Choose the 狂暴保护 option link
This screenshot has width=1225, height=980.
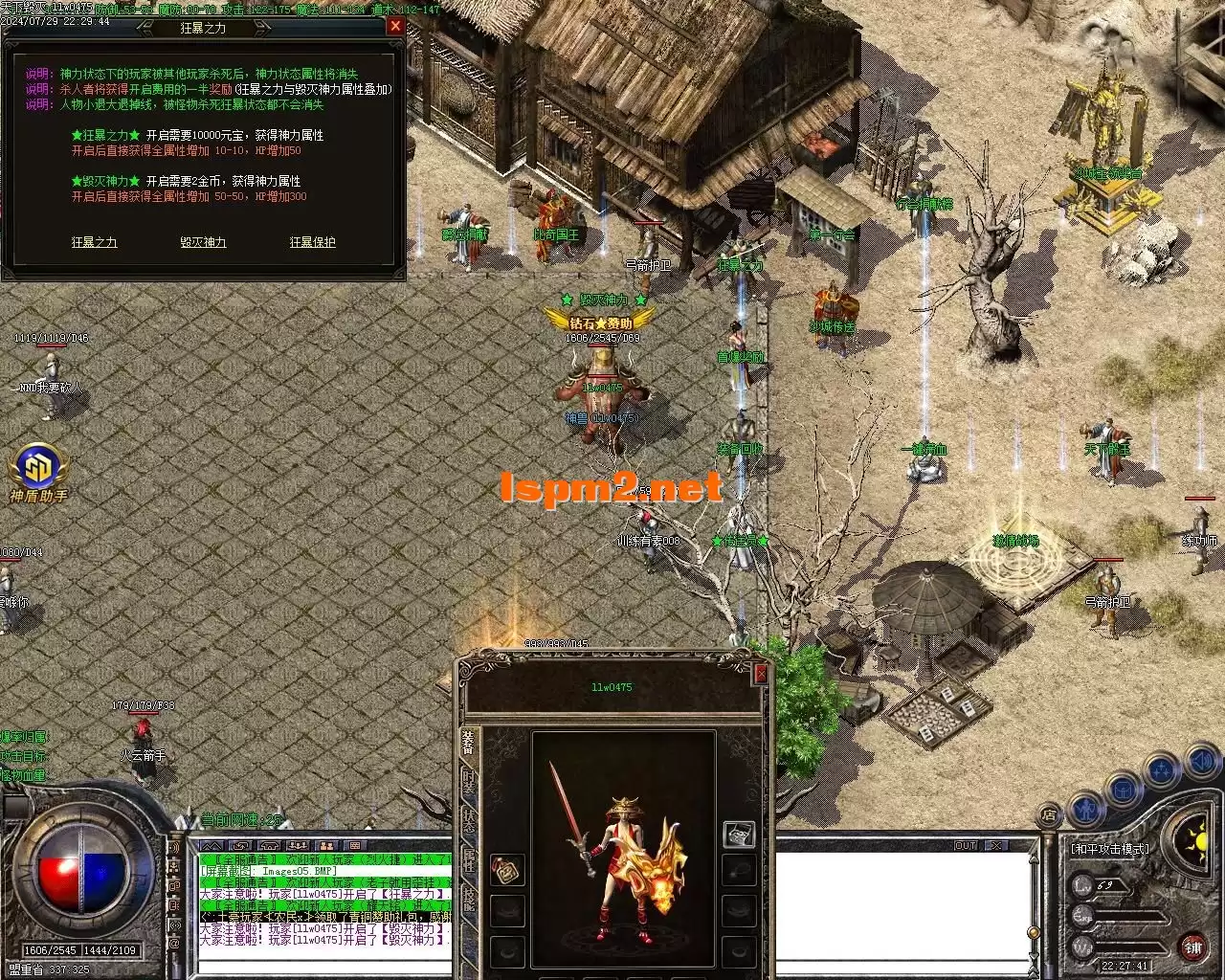[x=313, y=243]
